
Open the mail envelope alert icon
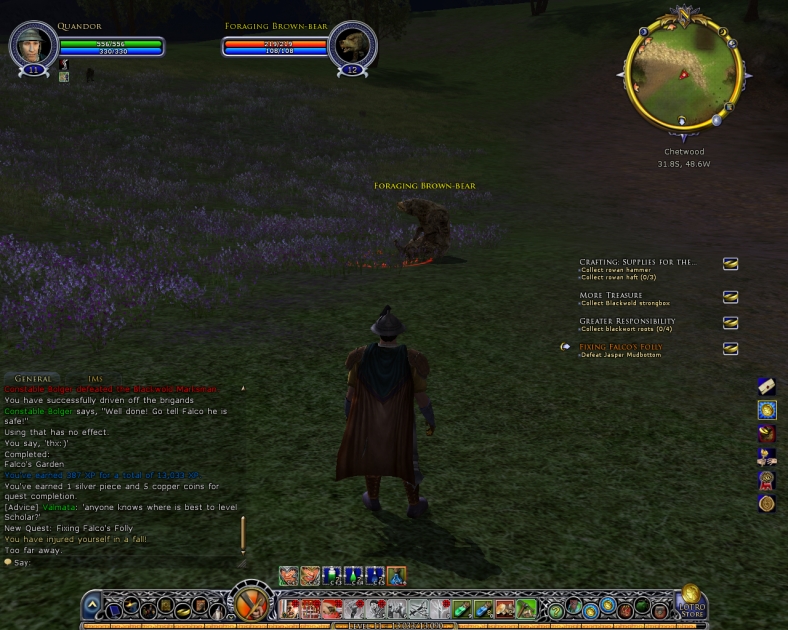click(x=766, y=386)
